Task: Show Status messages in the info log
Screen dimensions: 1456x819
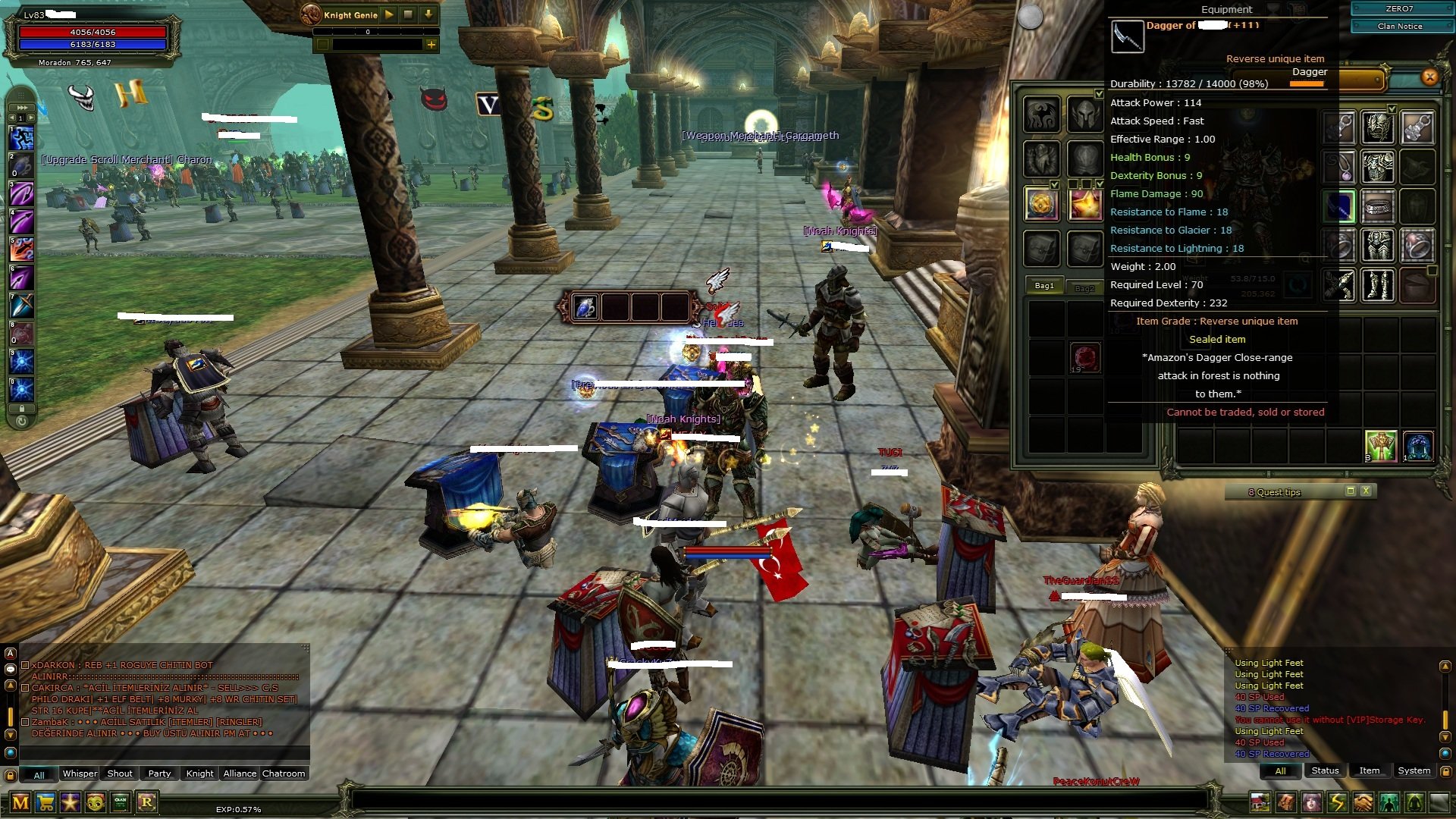Action: click(1325, 770)
